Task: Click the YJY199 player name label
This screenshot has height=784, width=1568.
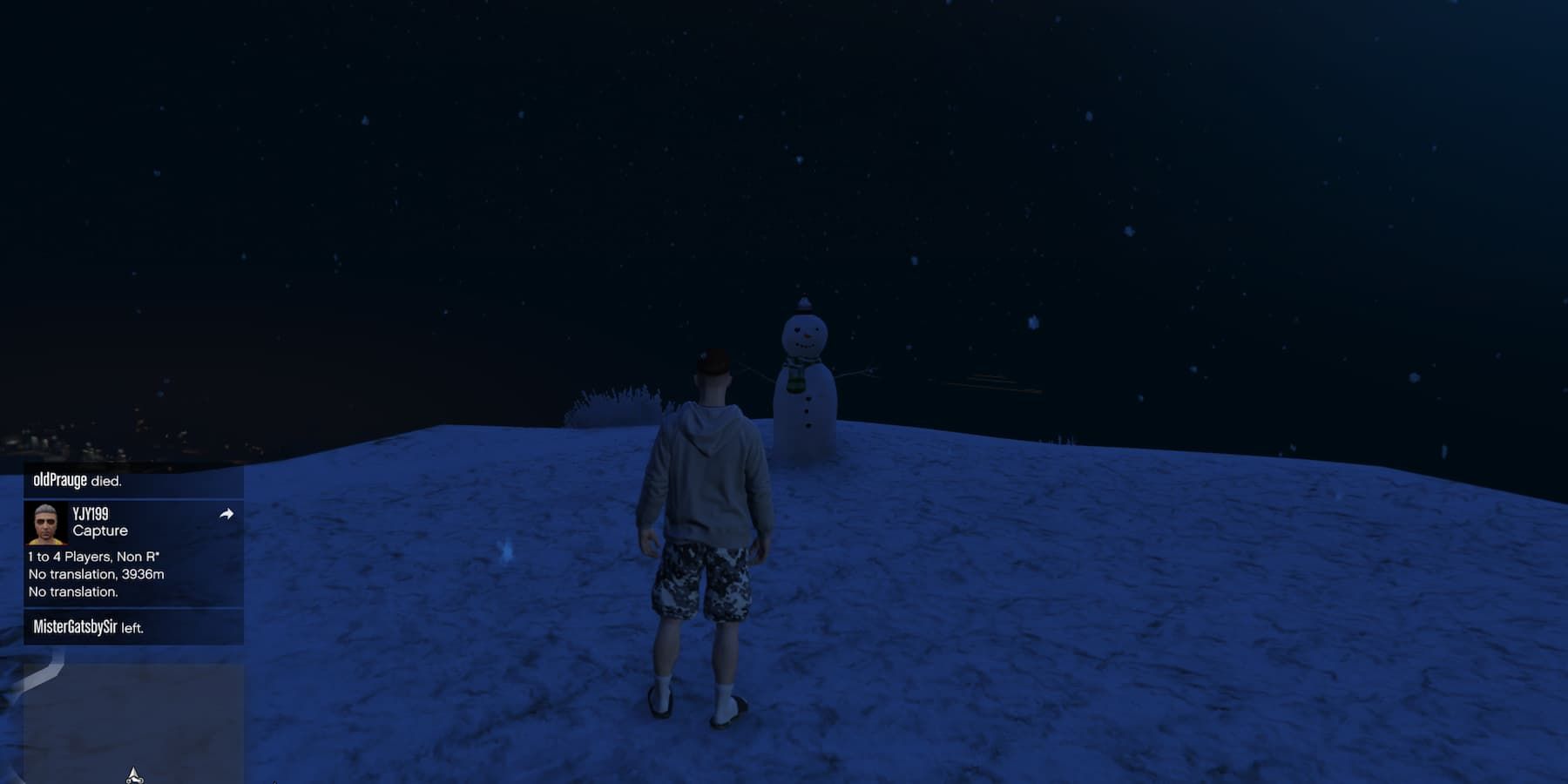Action: coord(91,513)
